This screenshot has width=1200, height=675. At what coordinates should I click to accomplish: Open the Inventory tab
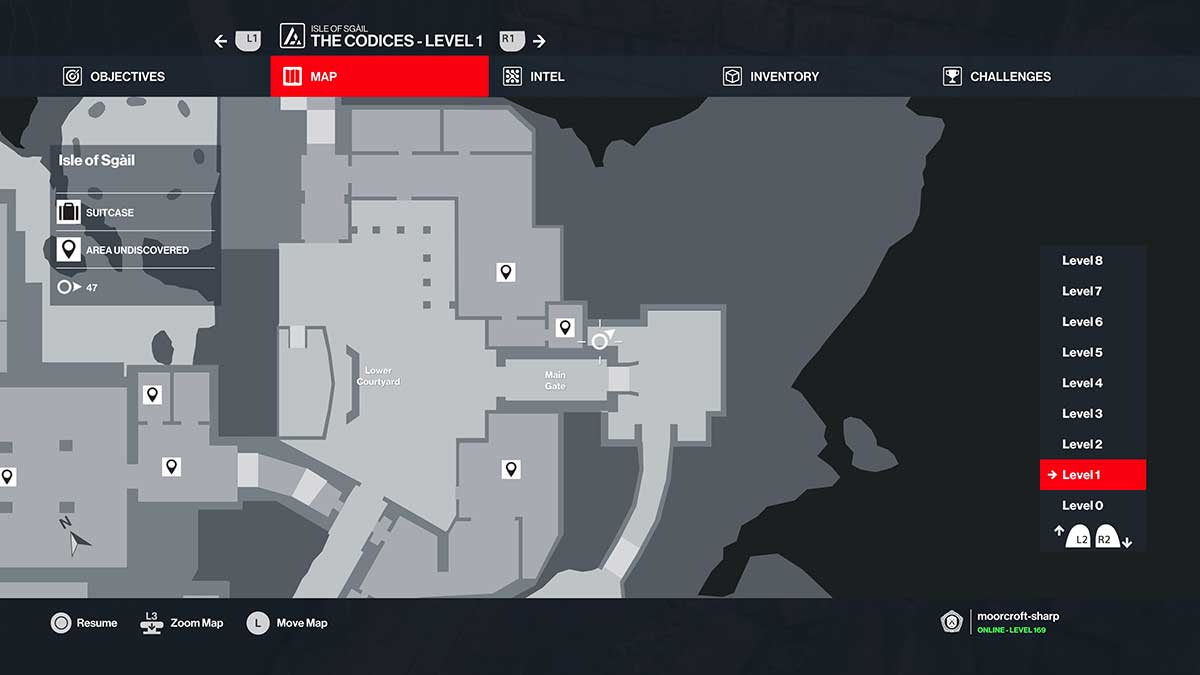pos(771,76)
